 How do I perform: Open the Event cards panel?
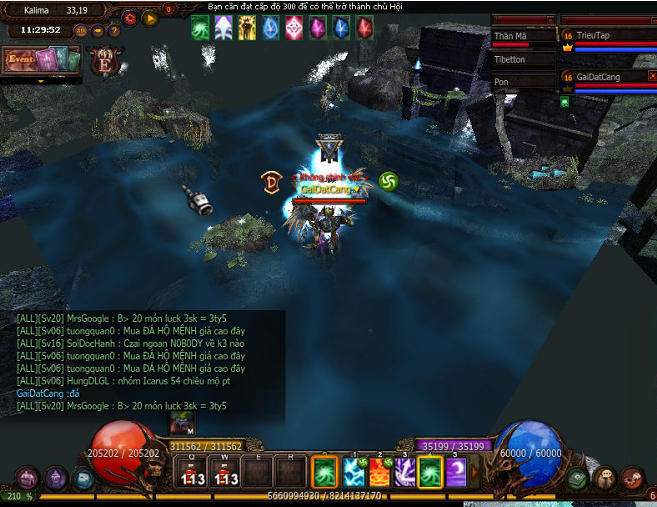[27, 60]
